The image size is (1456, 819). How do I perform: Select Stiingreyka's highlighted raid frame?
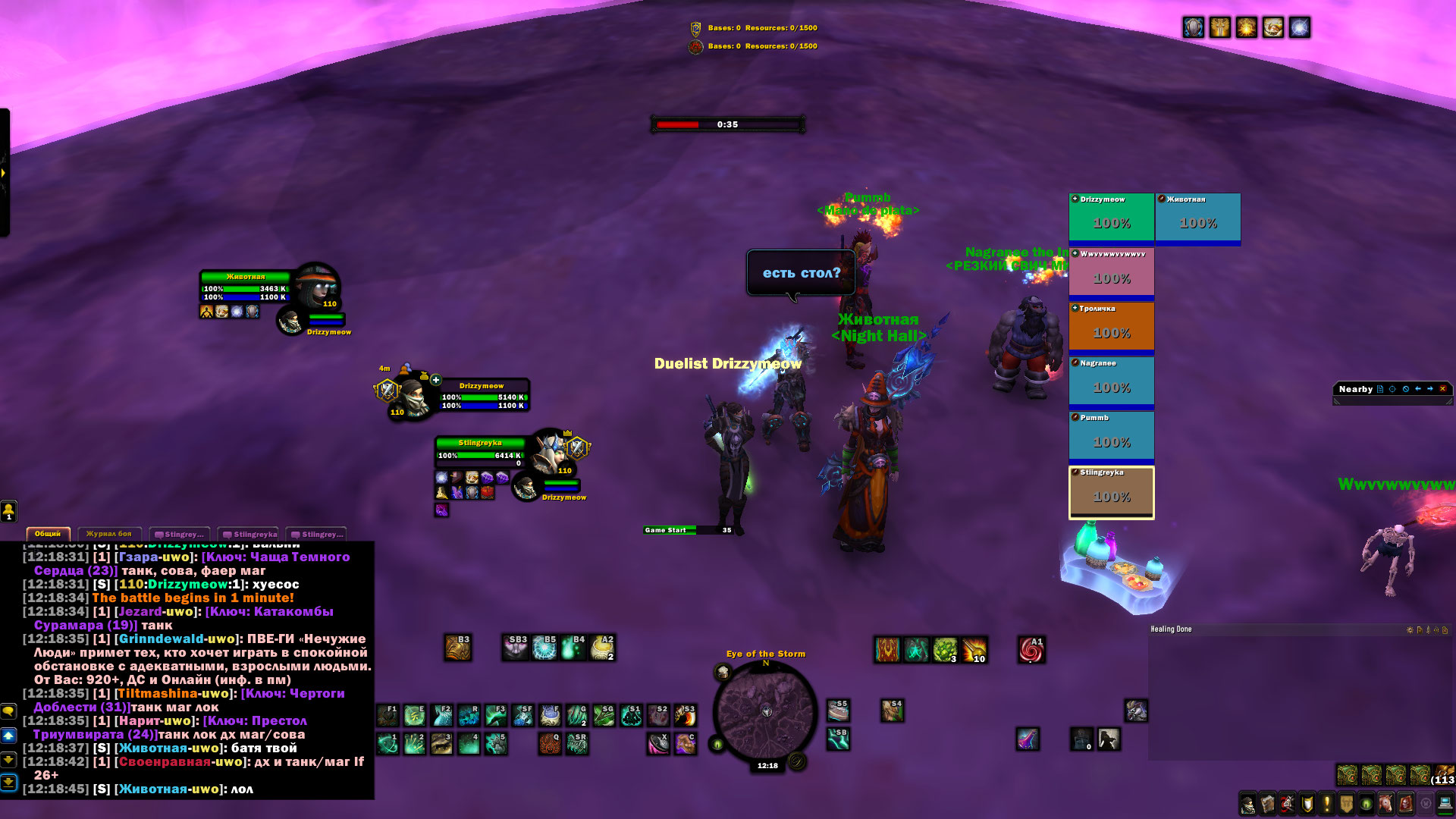tap(1111, 492)
